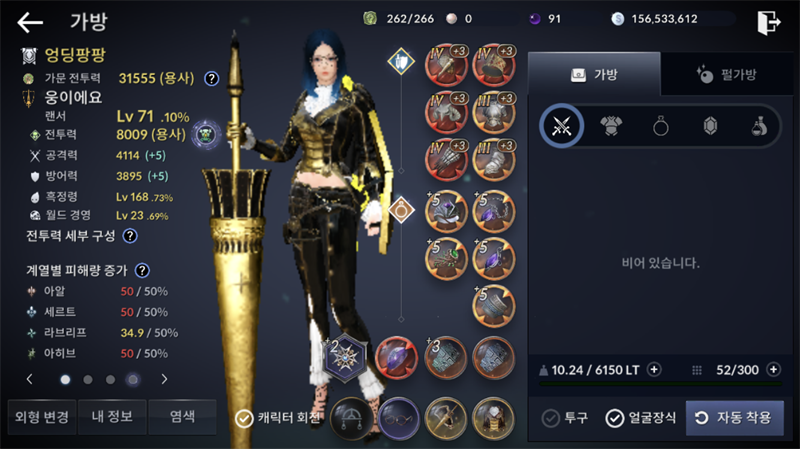Open the 외형 변경 appearance menu
The width and height of the screenshot is (800, 449).
[x=39, y=416]
